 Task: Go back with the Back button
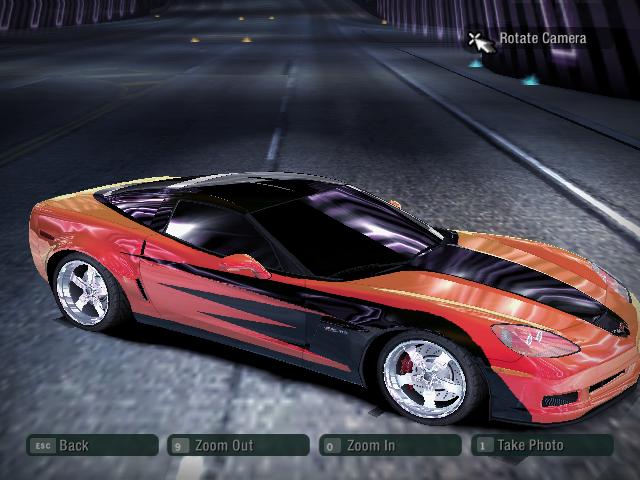(x=92, y=445)
